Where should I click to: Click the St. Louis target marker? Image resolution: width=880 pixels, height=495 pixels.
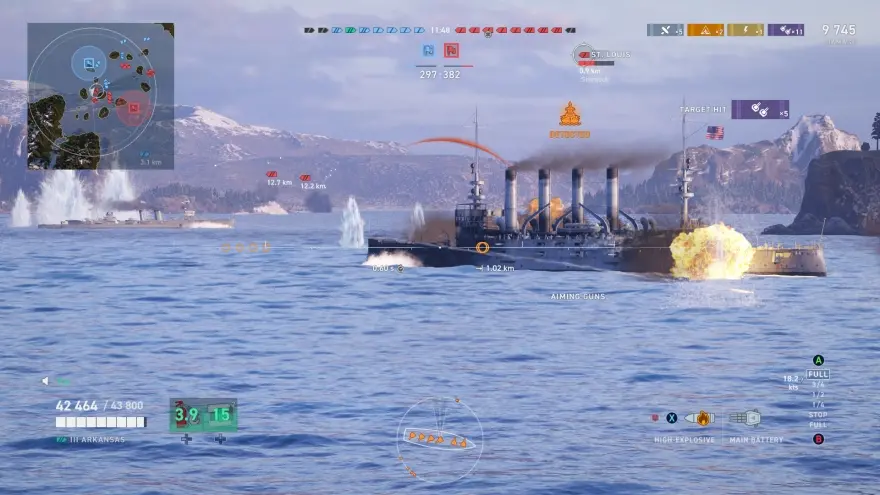click(586, 55)
